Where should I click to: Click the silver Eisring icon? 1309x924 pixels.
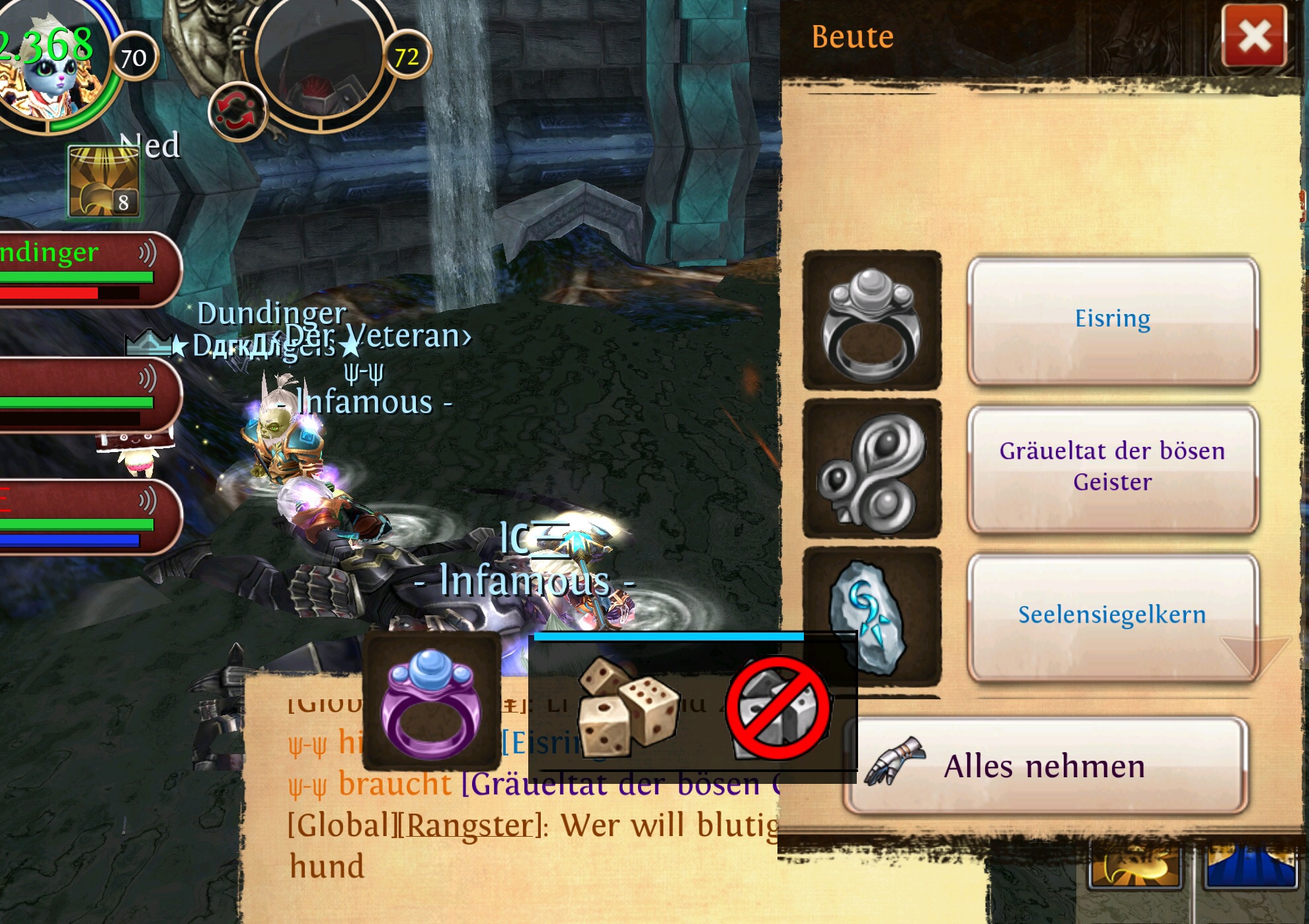click(871, 321)
